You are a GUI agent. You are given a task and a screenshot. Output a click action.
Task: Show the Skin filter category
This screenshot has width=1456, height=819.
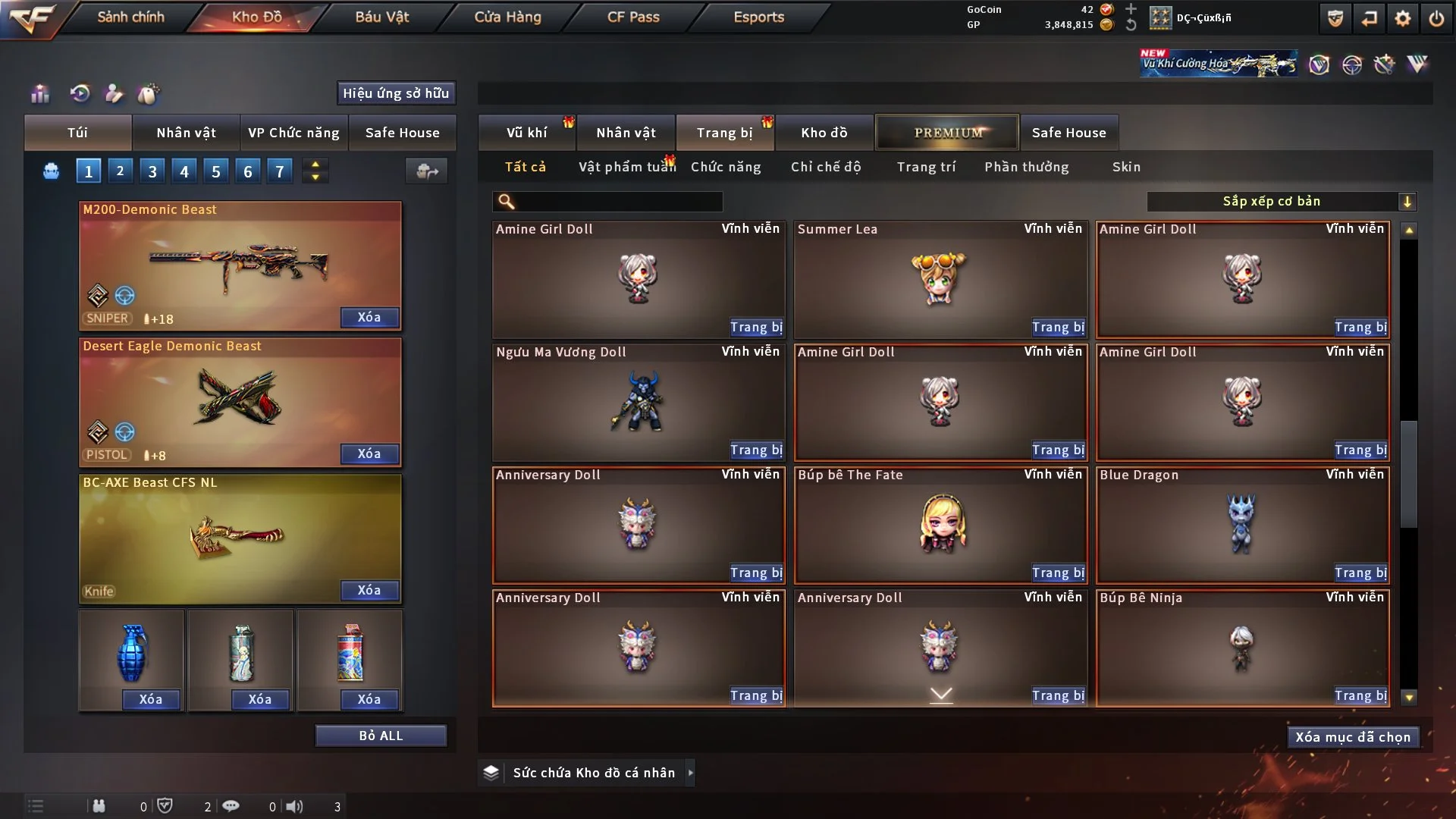1126,167
